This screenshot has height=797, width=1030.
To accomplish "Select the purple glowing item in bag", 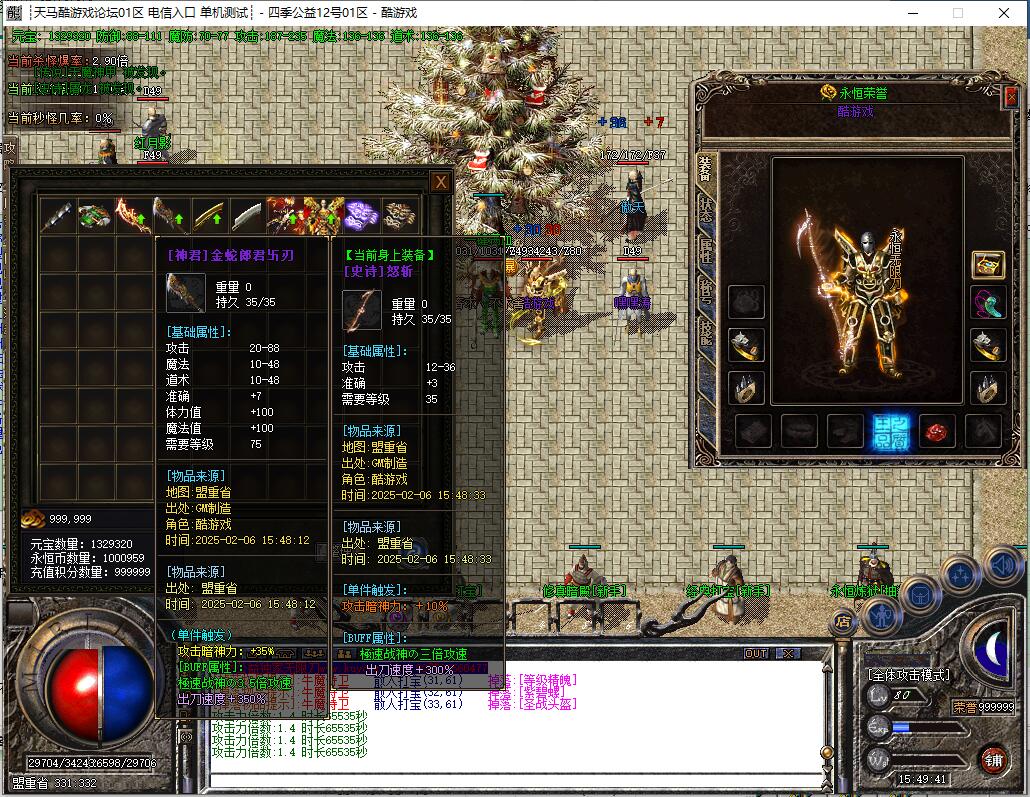I will point(360,214).
